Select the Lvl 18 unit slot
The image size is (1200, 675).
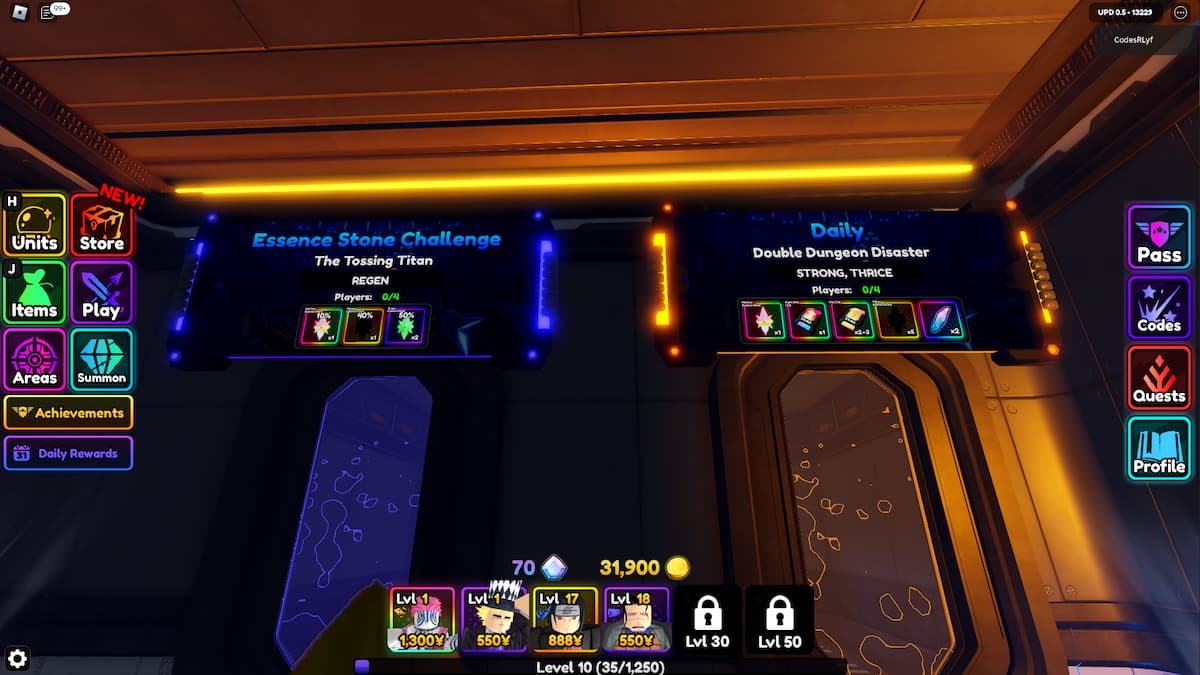point(636,619)
